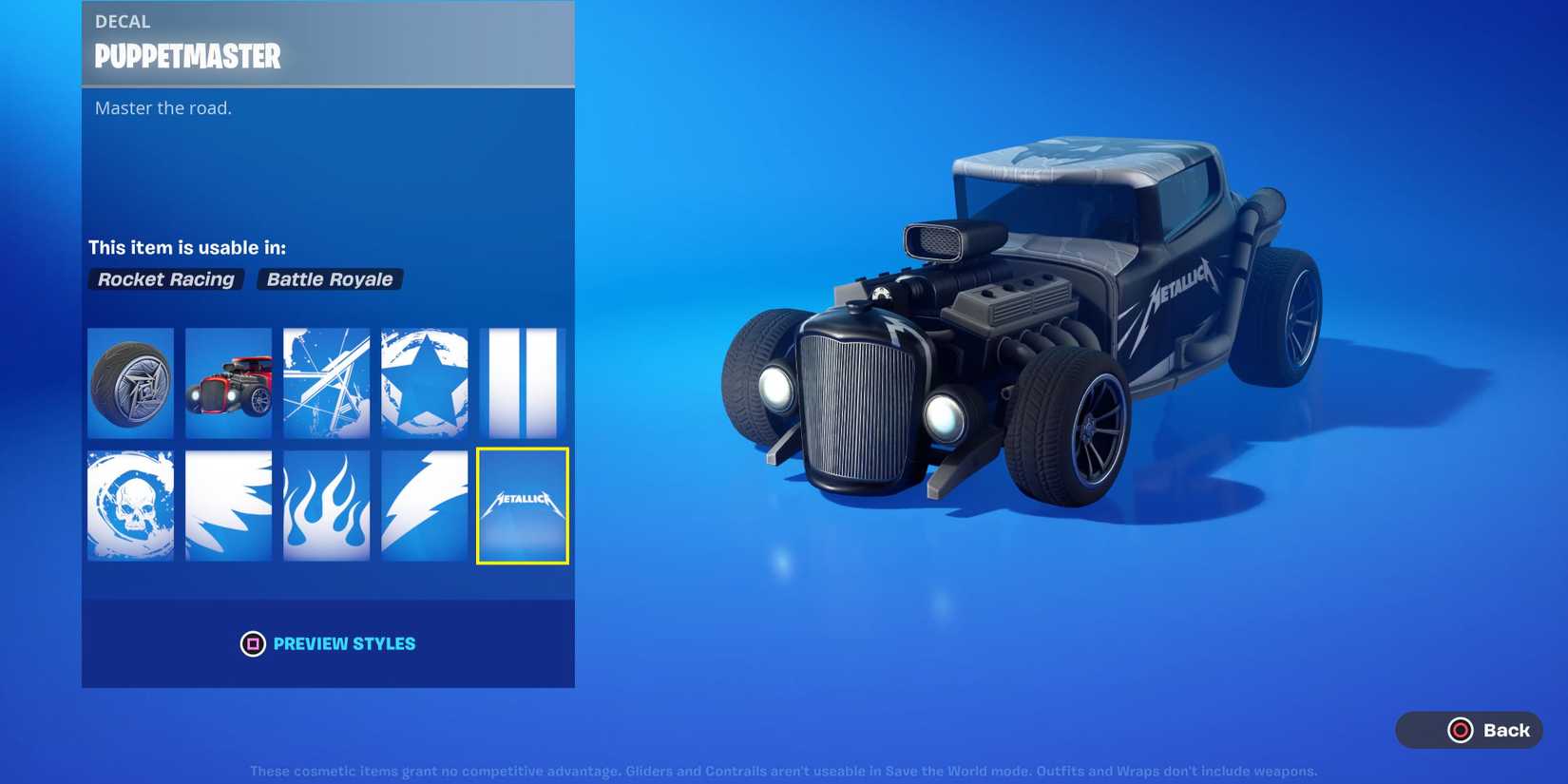Click the PUPPETMASTER decal title header

click(x=186, y=57)
